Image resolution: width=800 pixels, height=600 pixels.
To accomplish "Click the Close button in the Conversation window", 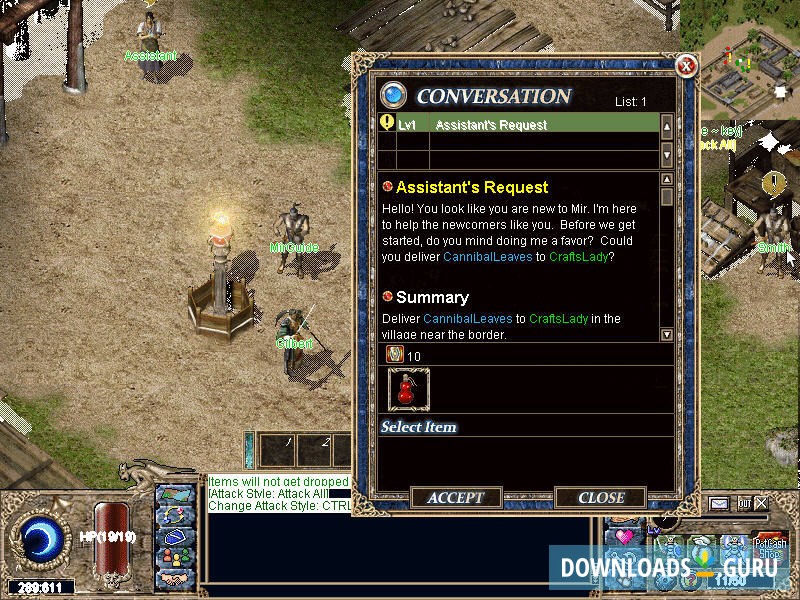I will pyautogui.click(x=601, y=497).
